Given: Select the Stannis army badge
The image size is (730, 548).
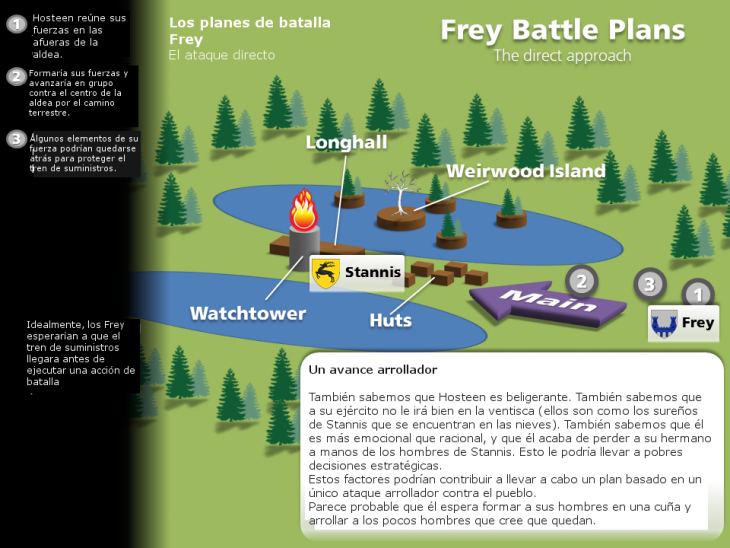Looking at the screenshot, I should click(356, 272).
